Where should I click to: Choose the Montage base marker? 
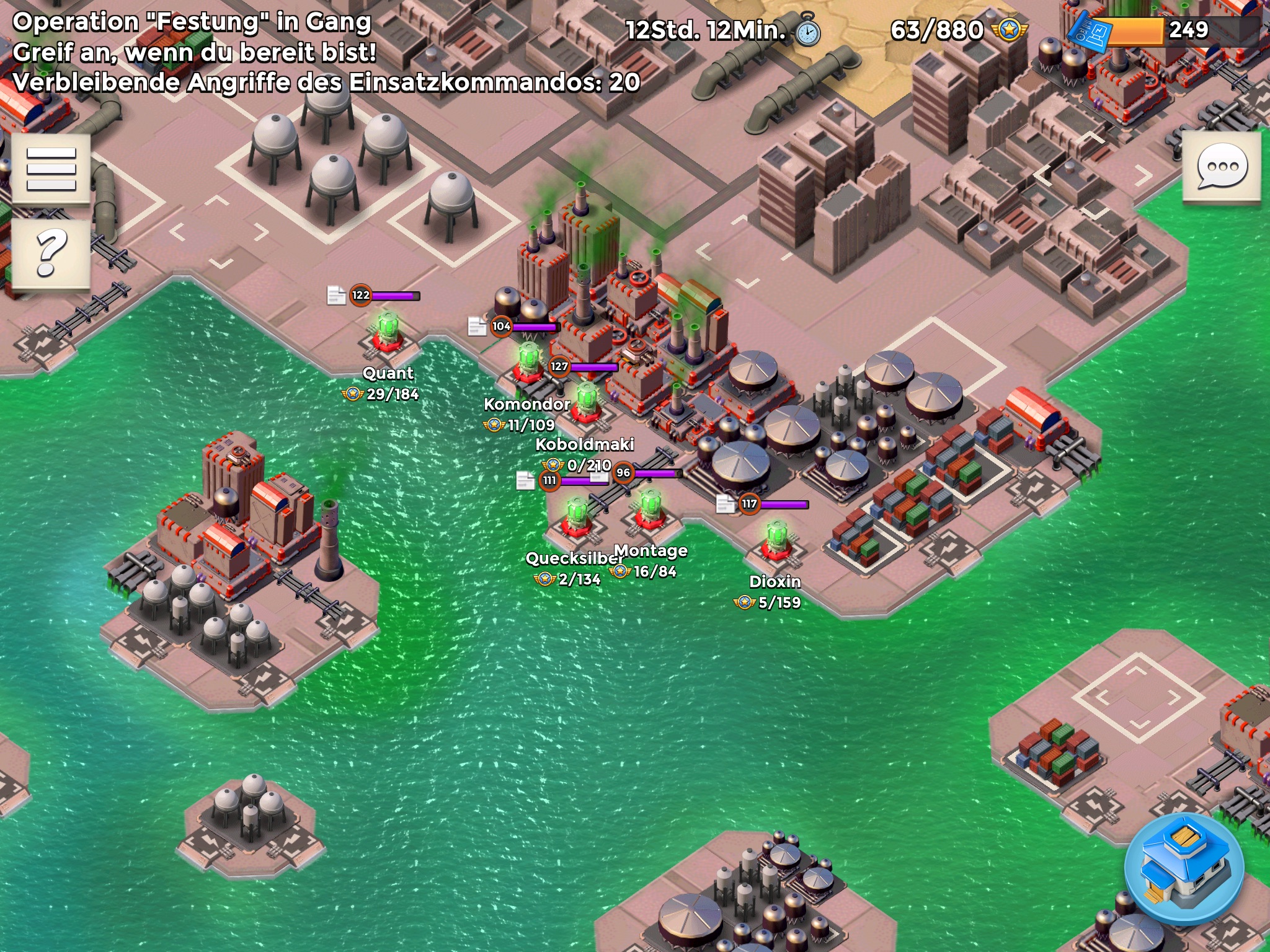tap(650, 509)
